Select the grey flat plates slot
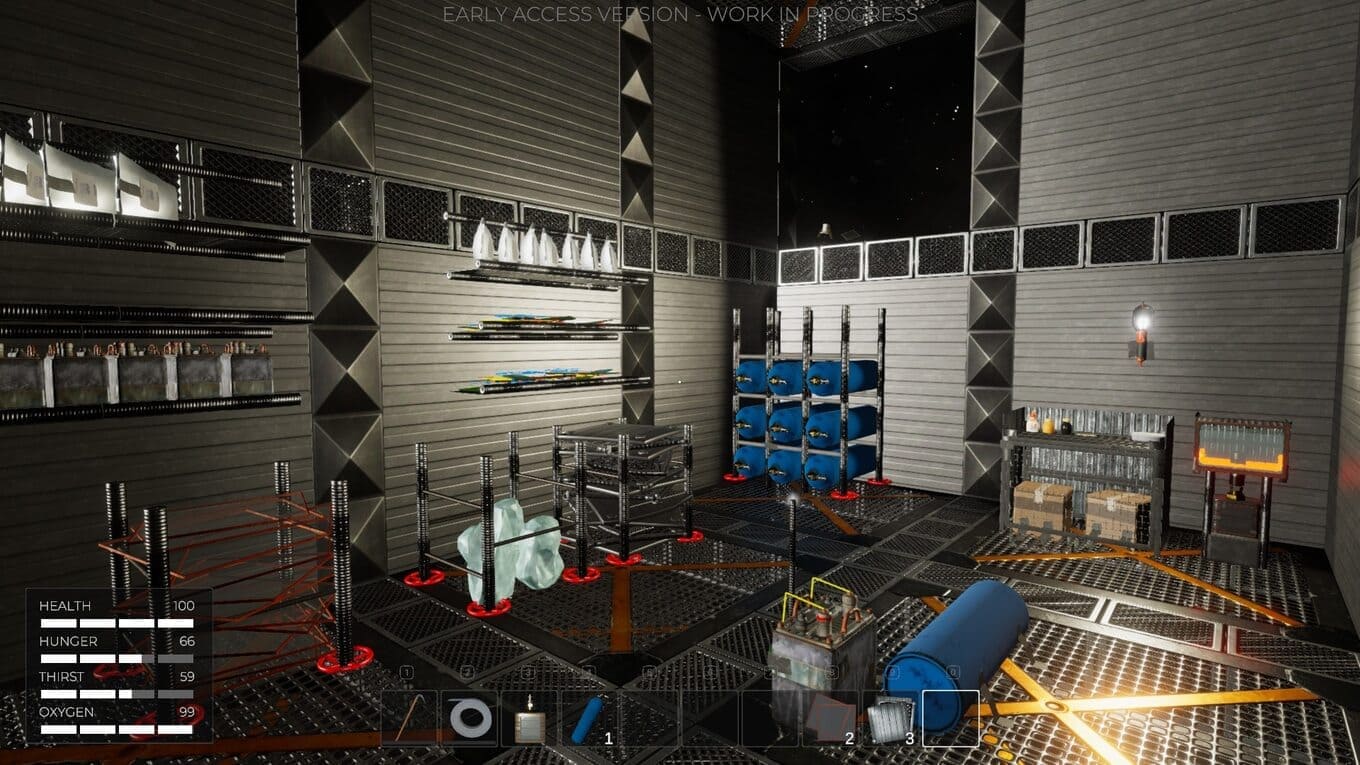The height and width of the screenshot is (765, 1360). (830, 718)
